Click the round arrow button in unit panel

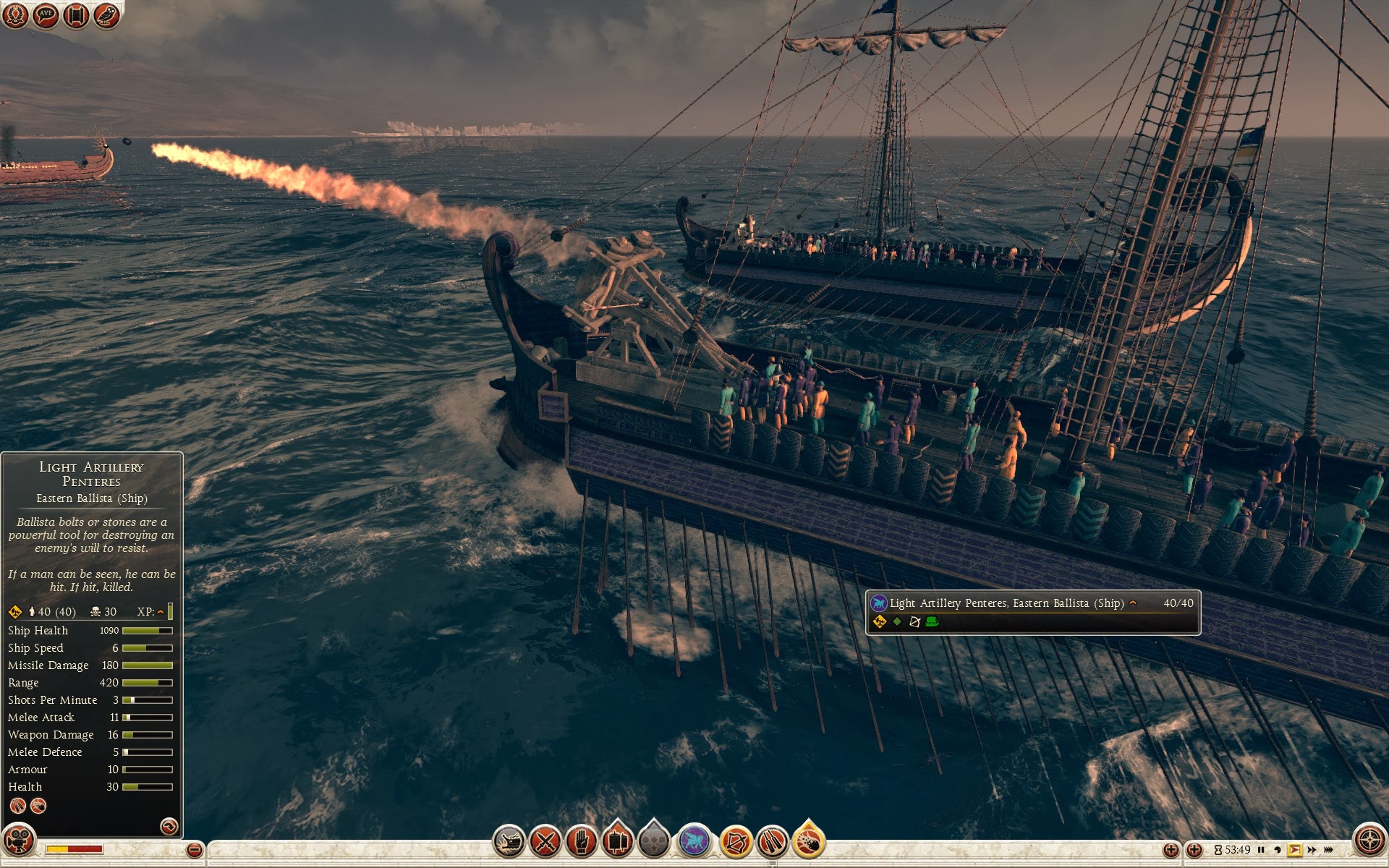coord(169,826)
